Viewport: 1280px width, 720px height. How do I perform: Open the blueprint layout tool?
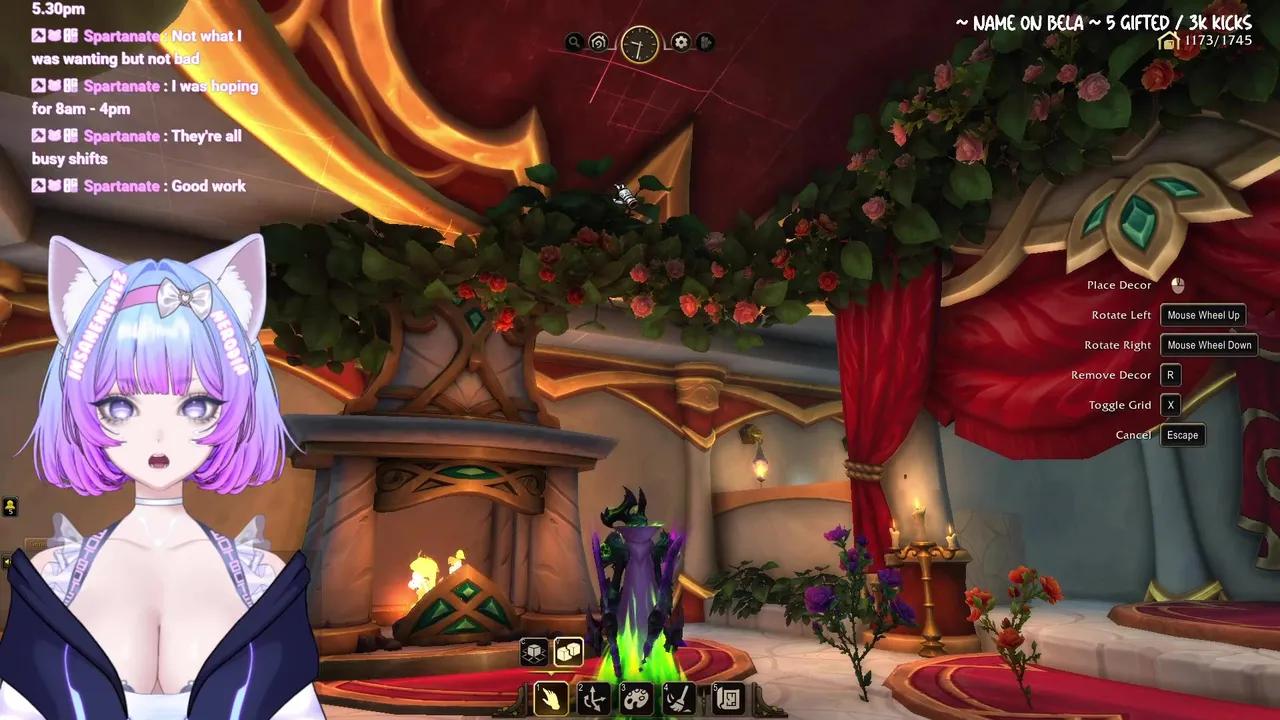727,698
